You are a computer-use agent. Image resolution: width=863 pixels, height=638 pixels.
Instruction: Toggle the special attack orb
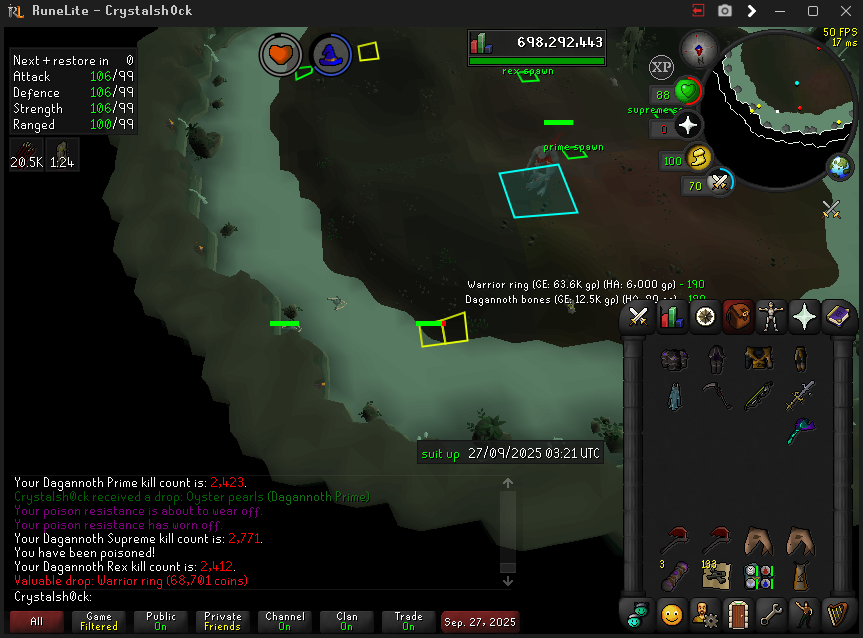[718, 184]
